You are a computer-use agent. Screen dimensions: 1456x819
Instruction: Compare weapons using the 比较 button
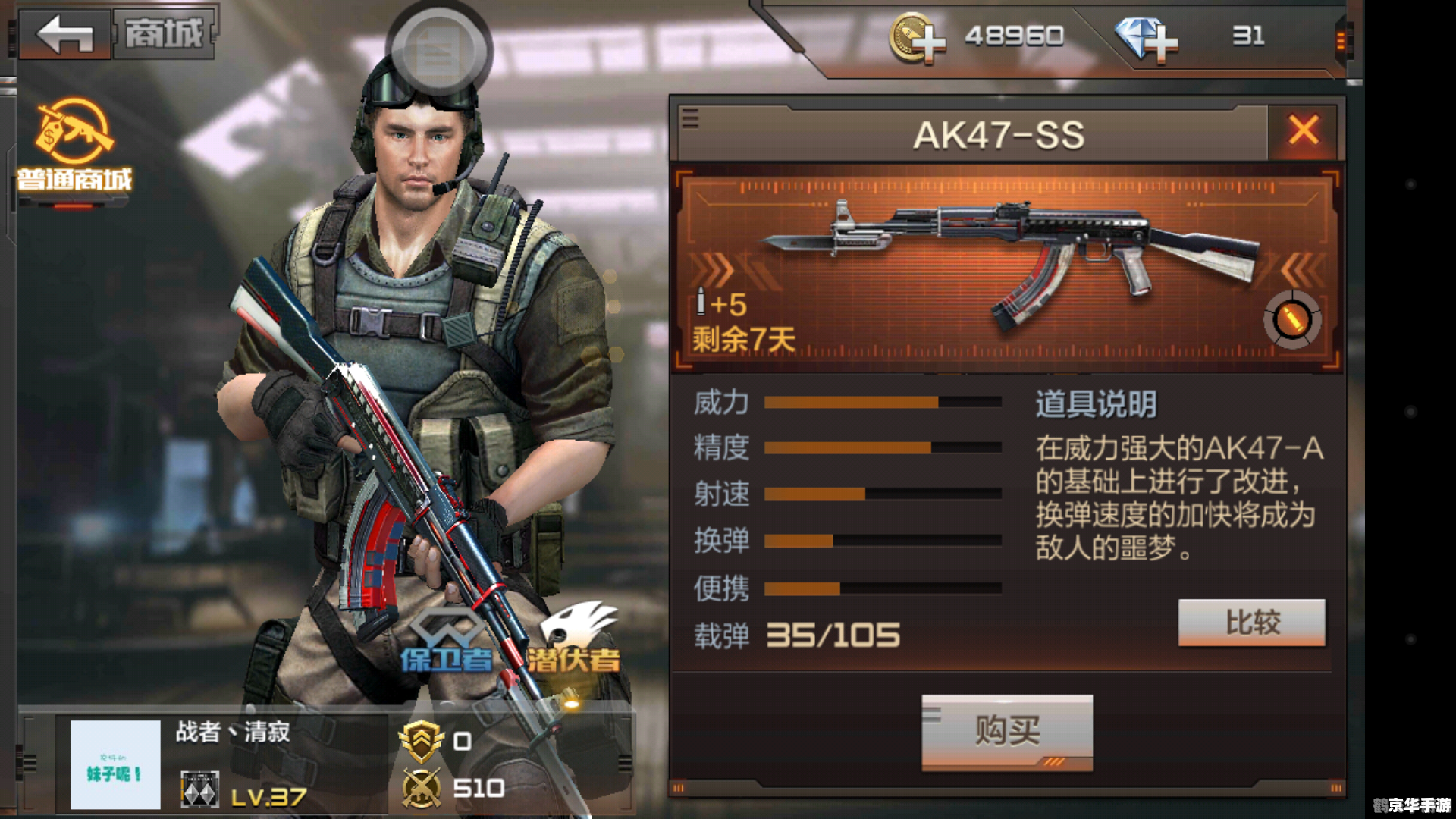(1251, 623)
